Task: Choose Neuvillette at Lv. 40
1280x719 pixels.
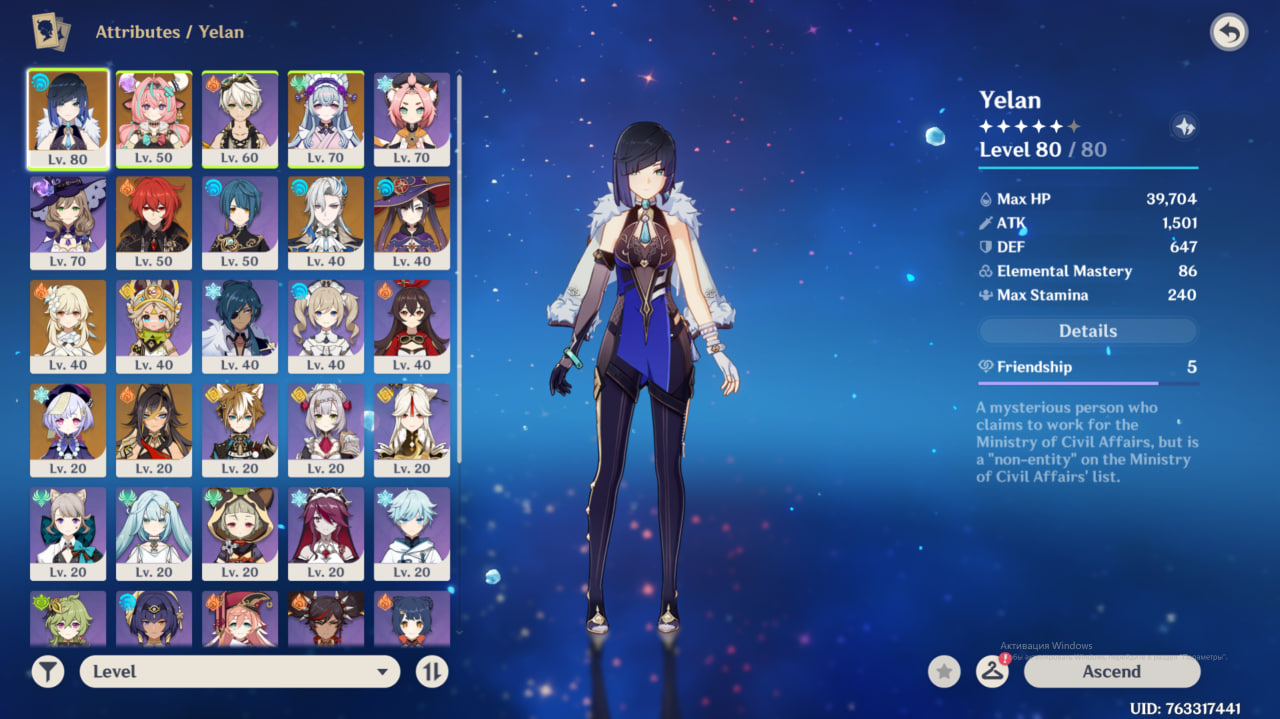Action: point(326,222)
